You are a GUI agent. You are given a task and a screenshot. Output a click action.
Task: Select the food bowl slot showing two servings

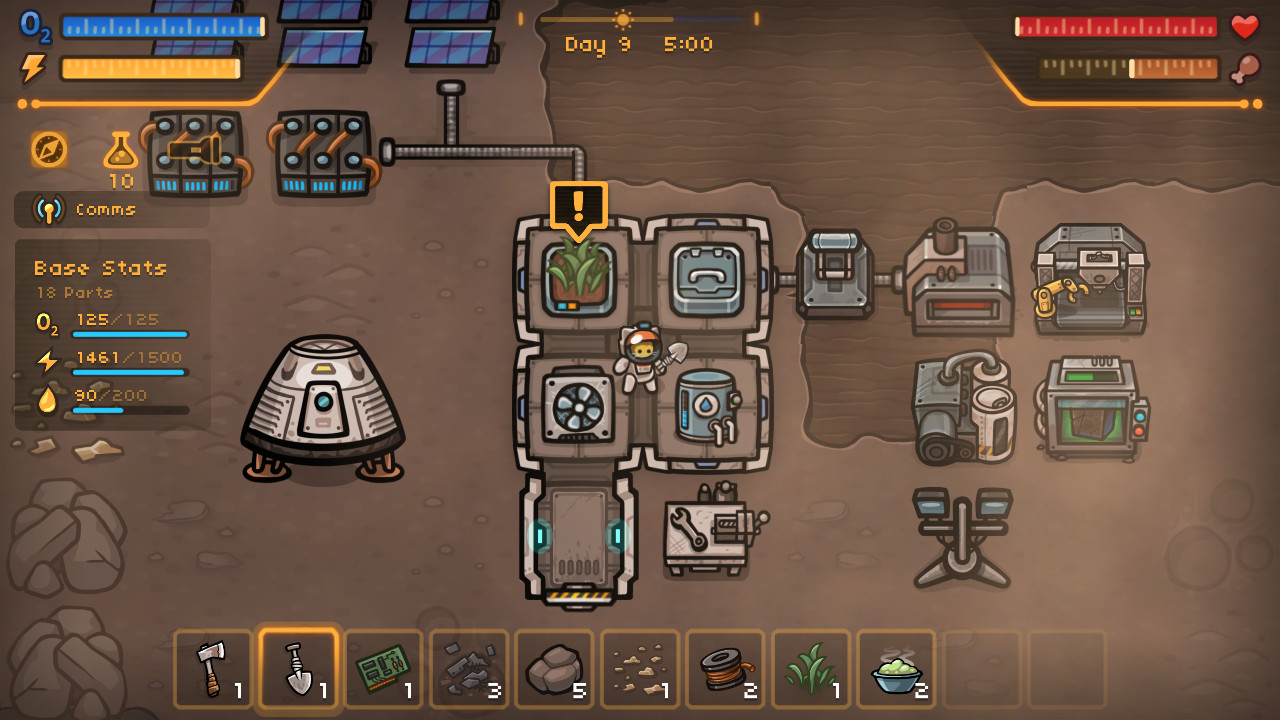893,668
